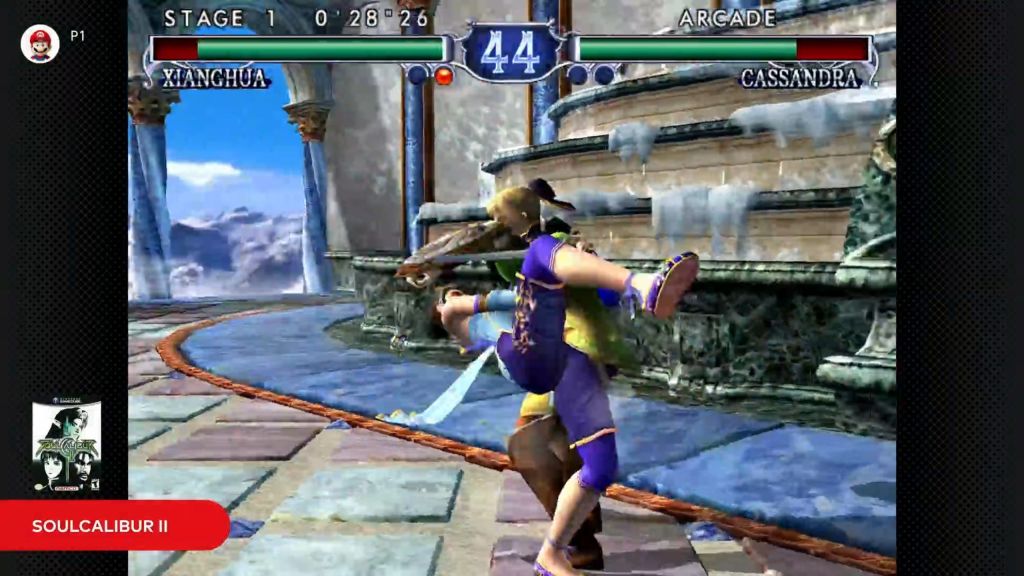Select the Soulcalibur II game cover thumbnail
1024x576 pixels.
point(66,447)
